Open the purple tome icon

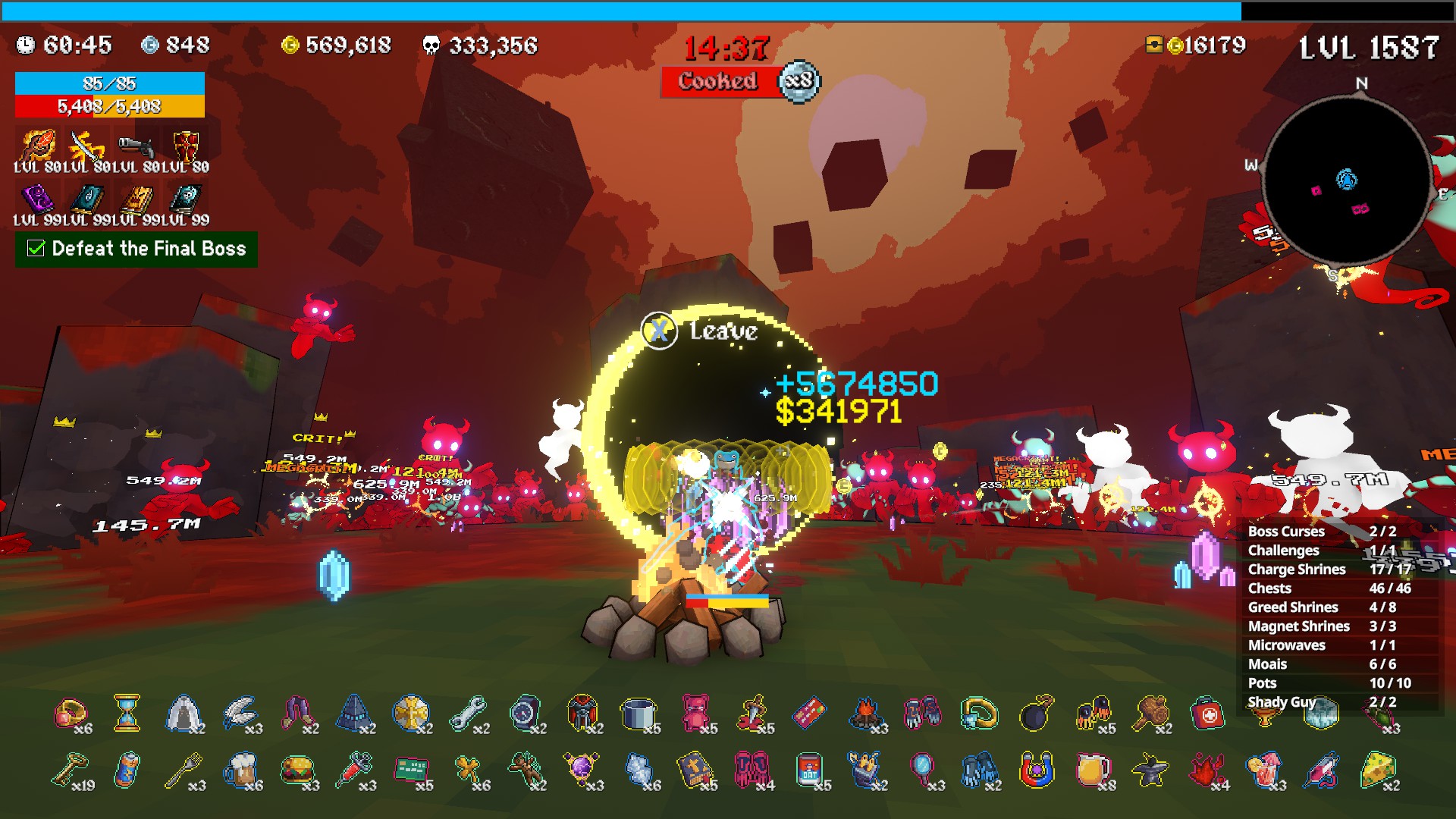pos(37,199)
